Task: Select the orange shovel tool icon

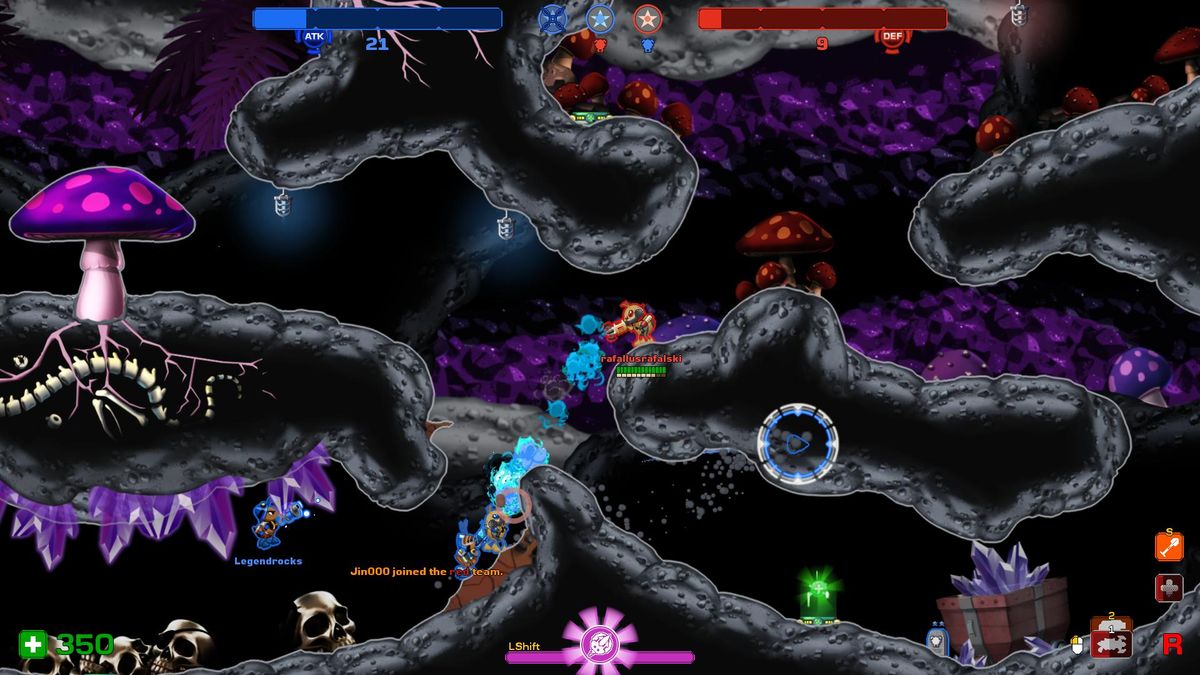Action: (x=1169, y=547)
